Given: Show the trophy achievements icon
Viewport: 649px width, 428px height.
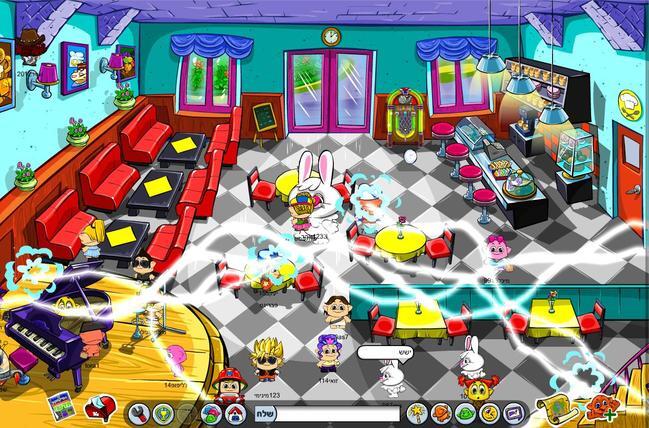Looking at the screenshot, I should [x=162, y=412].
